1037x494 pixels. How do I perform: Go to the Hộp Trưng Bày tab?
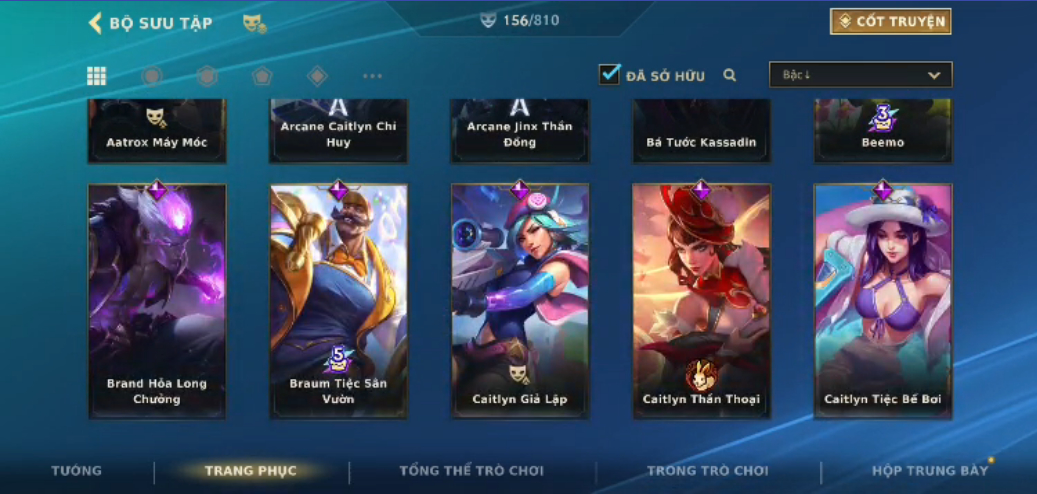929,471
